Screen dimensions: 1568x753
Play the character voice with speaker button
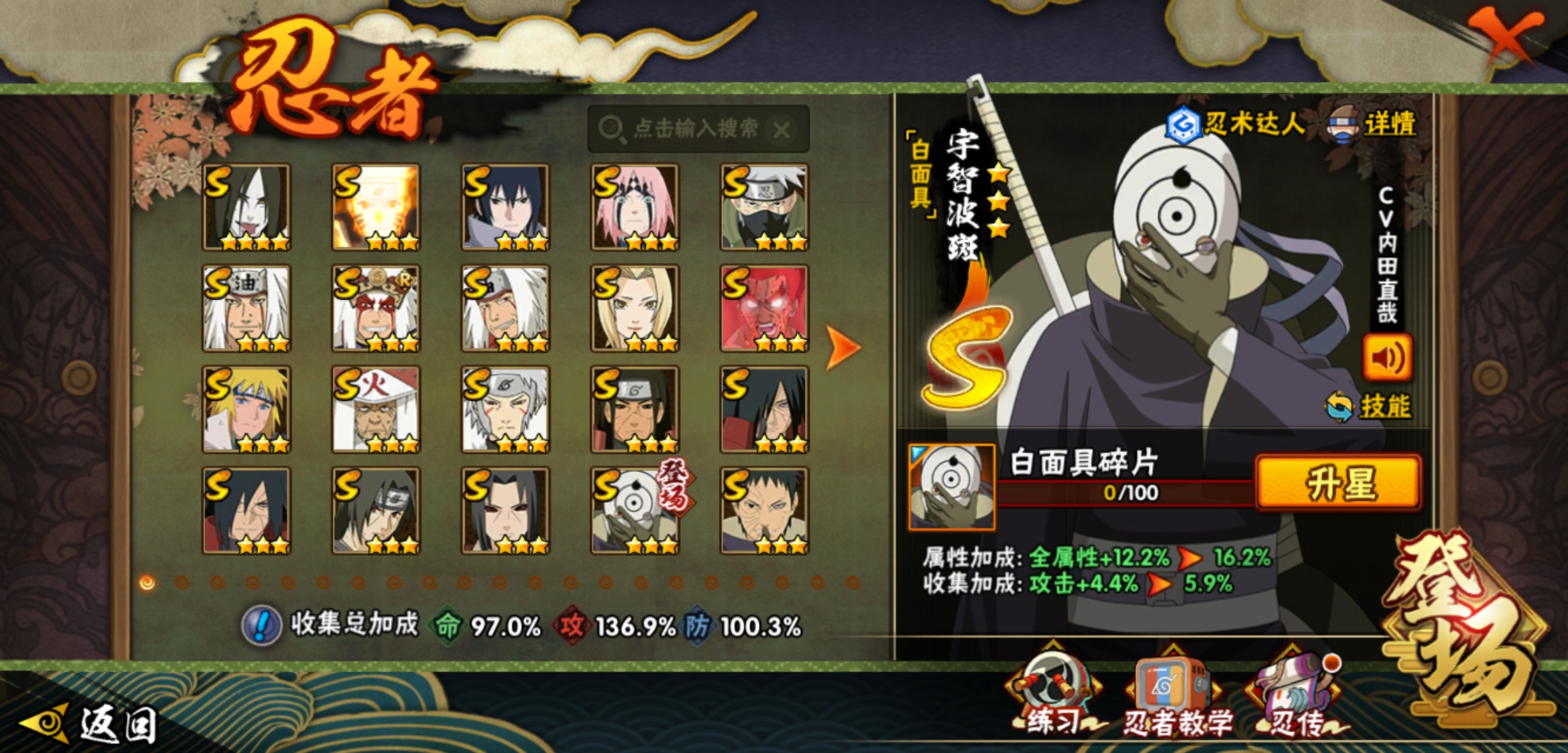(1387, 357)
